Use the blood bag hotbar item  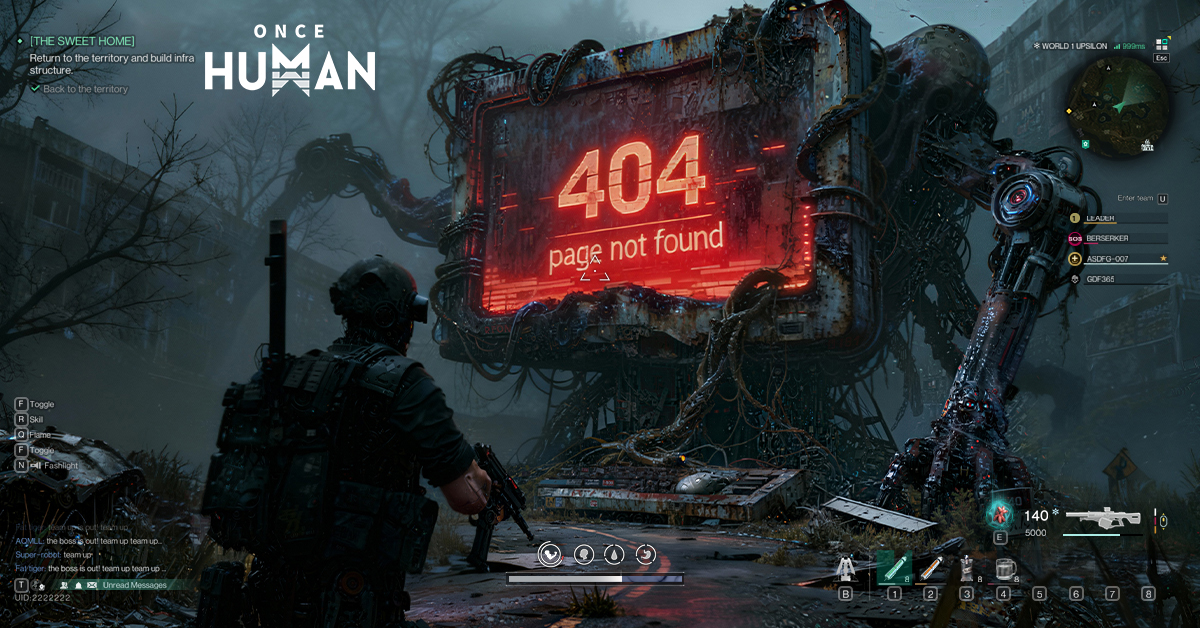click(966, 569)
